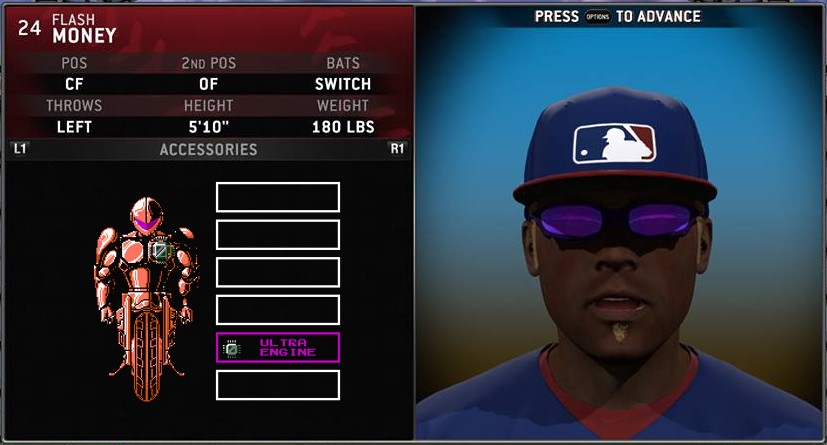The width and height of the screenshot is (827, 445).
Task: Change the OF second position value
Action: 208,84
